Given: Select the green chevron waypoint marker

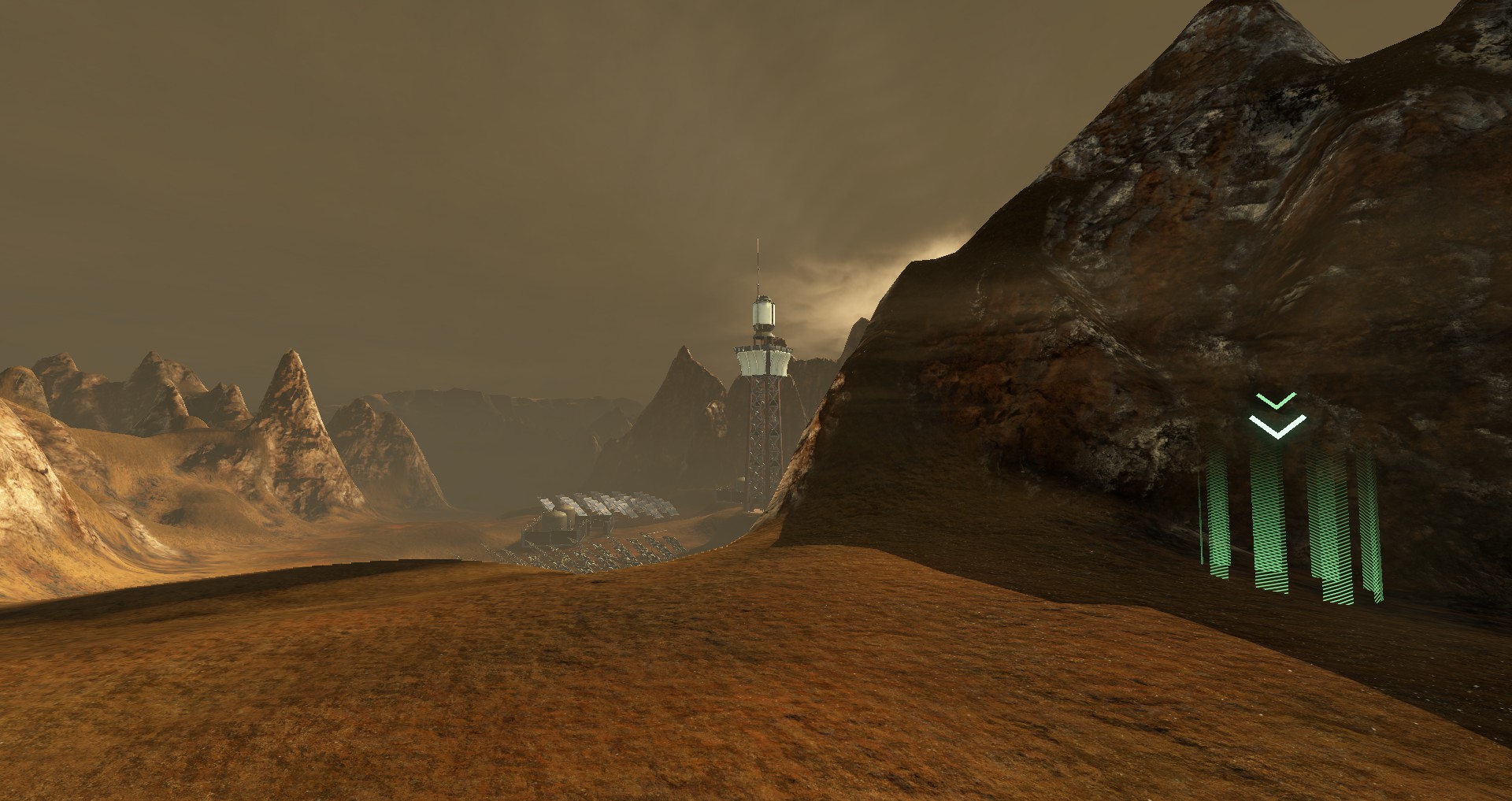Looking at the screenshot, I should click(1277, 417).
